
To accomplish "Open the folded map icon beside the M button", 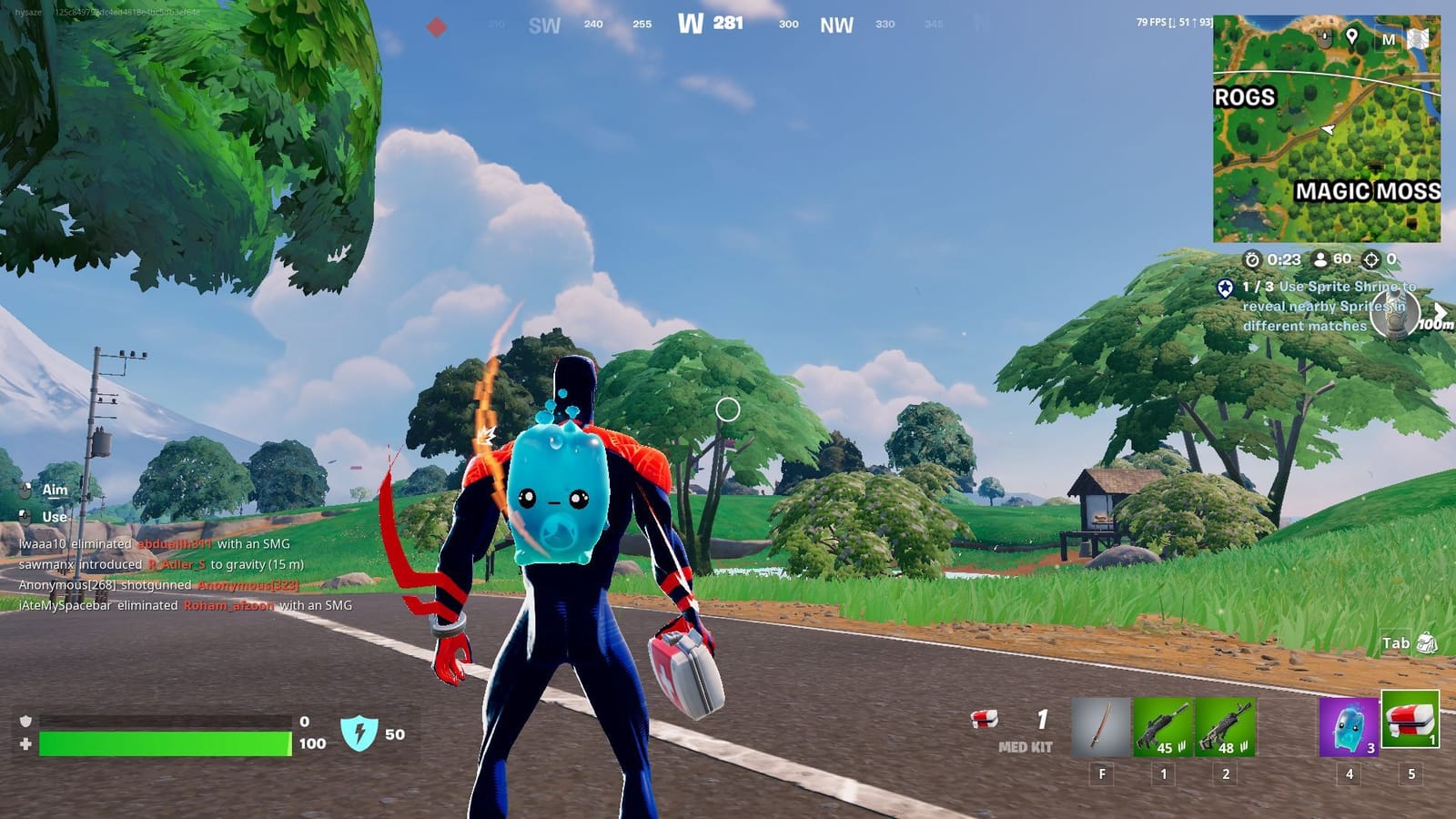I will (1419, 38).
